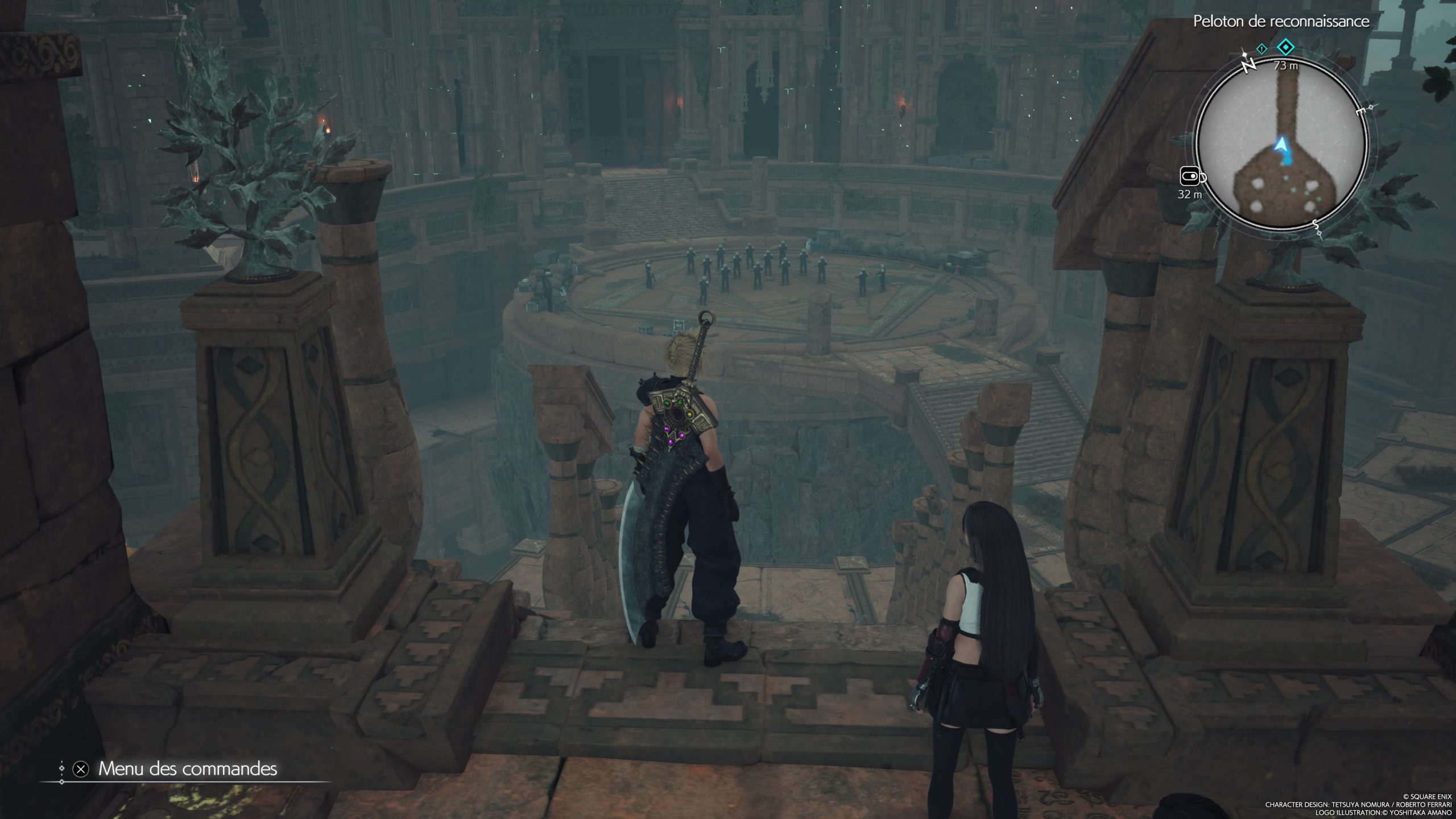Select the main objective diamond marker
The image size is (1456, 819).
tap(1285, 47)
